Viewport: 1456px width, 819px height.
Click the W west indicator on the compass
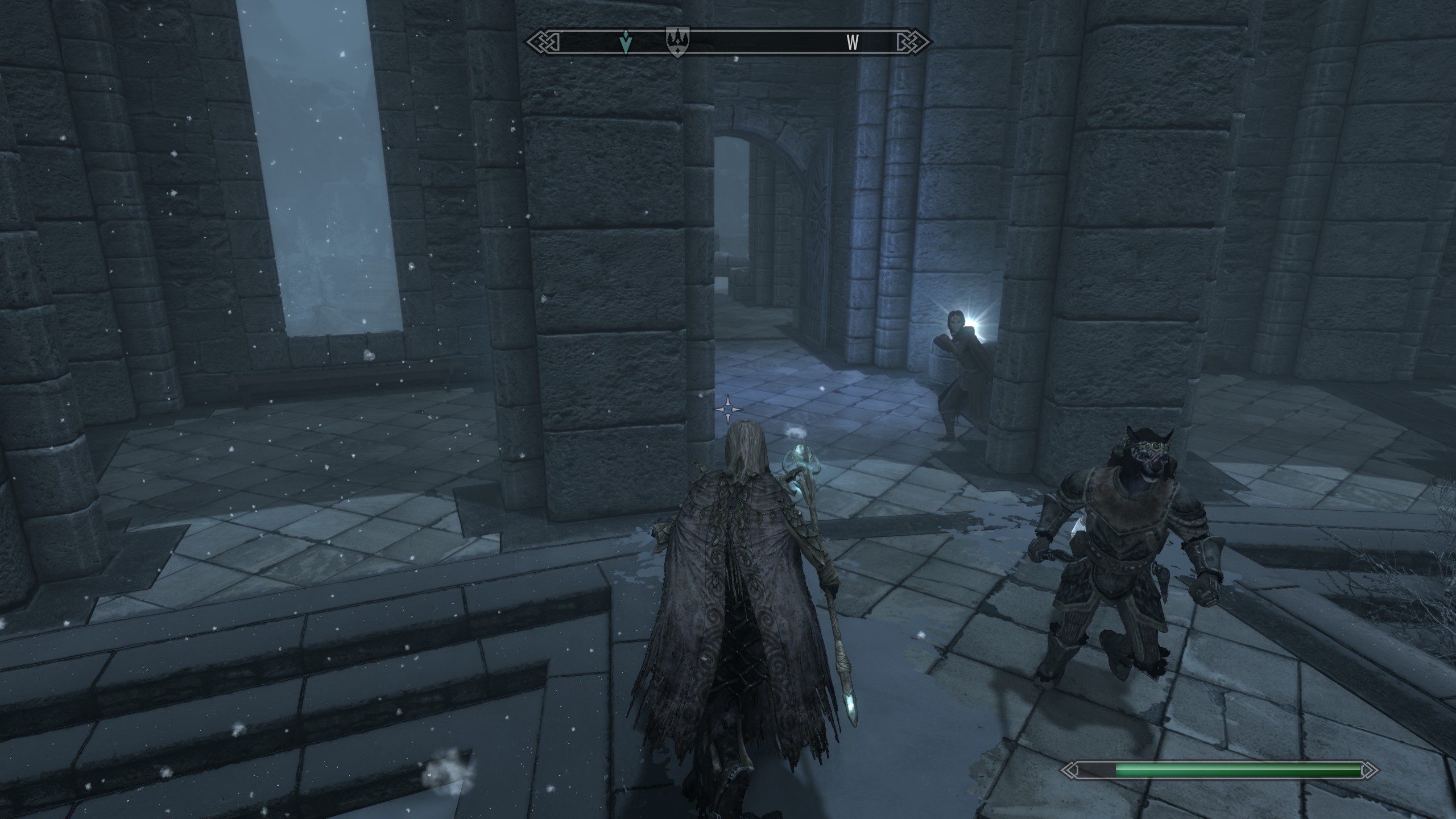tap(852, 43)
